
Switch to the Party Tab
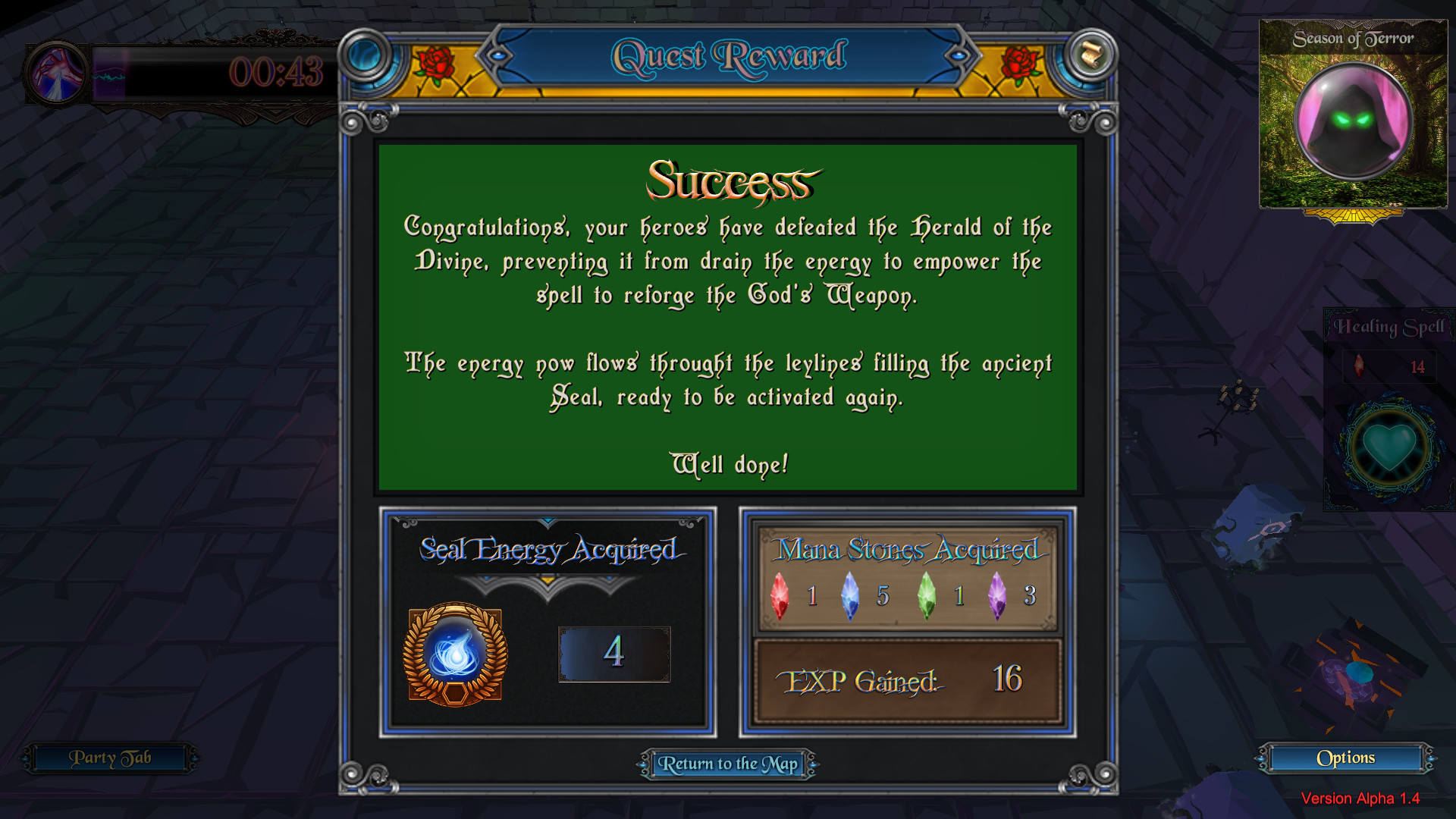pyautogui.click(x=111, y=758)
